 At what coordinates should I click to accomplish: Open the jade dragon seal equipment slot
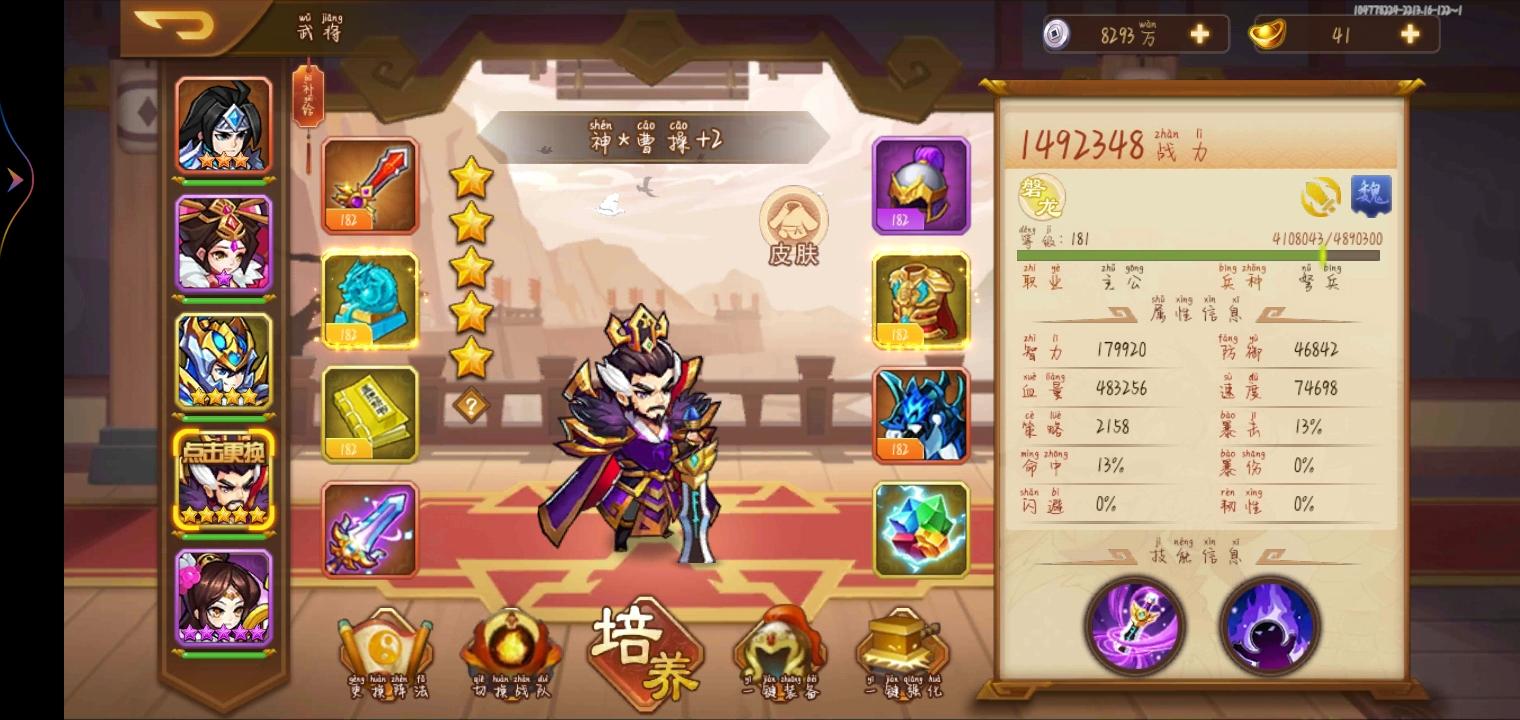(371, 300)
